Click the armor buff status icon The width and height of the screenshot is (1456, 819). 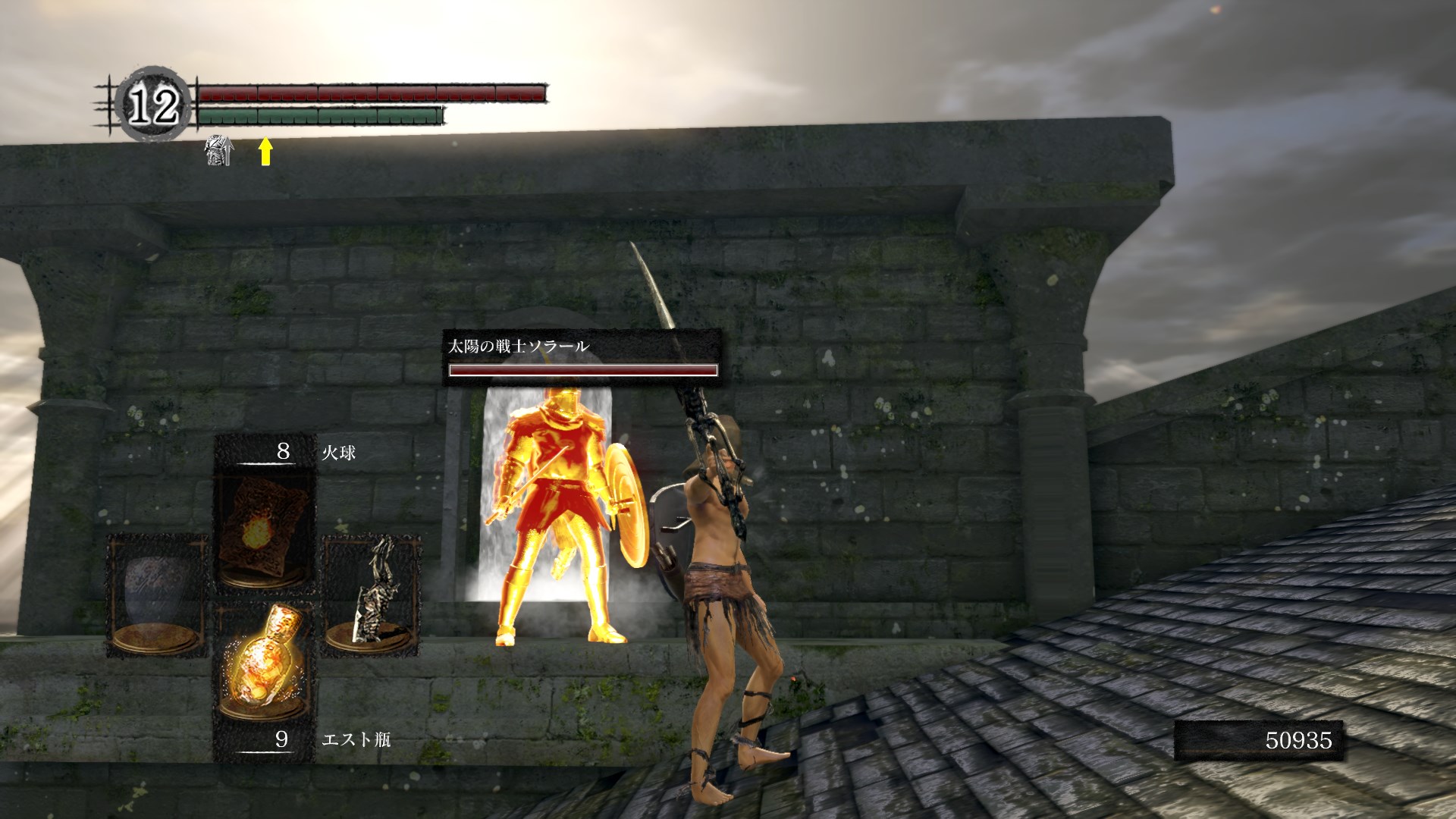pyautogui.click(x=218, y=151)
